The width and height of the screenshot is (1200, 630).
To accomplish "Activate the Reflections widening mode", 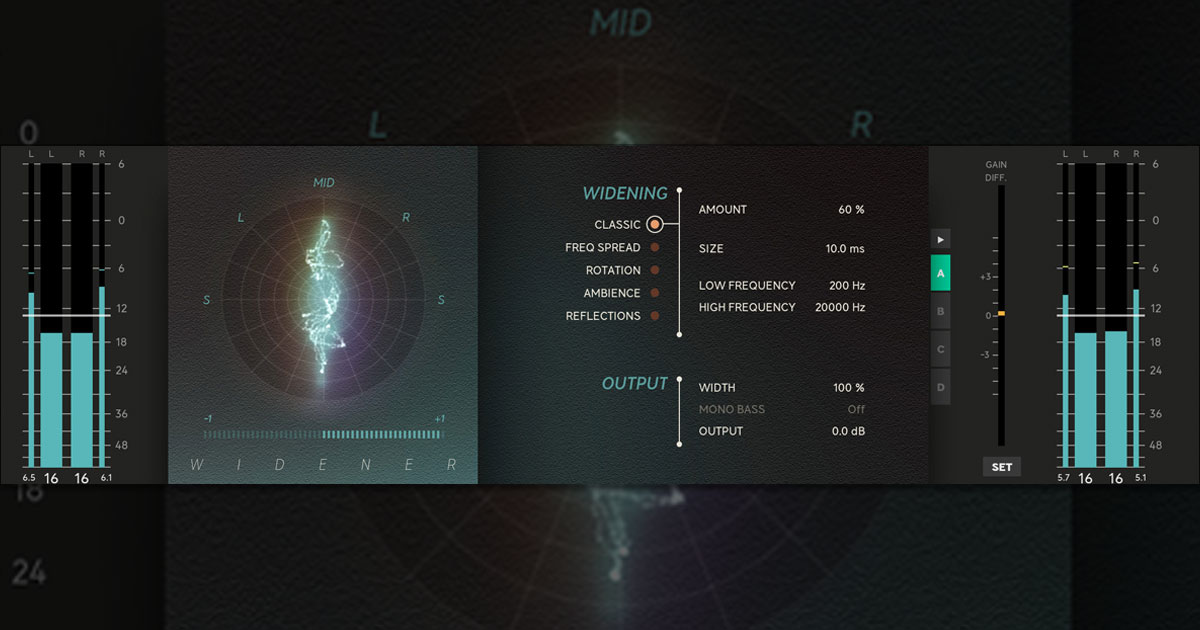I will [654, 316].
